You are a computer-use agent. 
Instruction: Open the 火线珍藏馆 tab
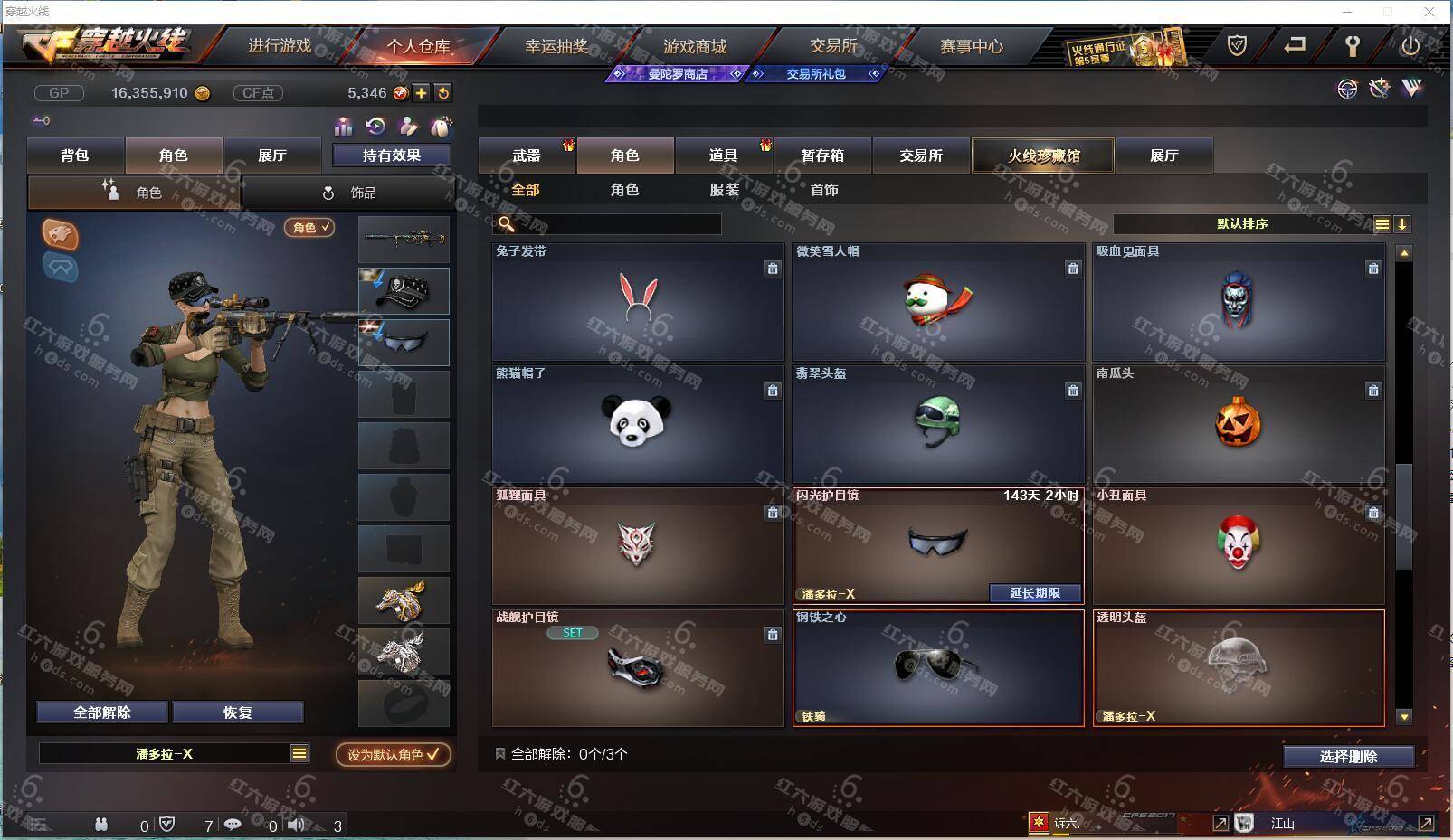coord(1043,156)
